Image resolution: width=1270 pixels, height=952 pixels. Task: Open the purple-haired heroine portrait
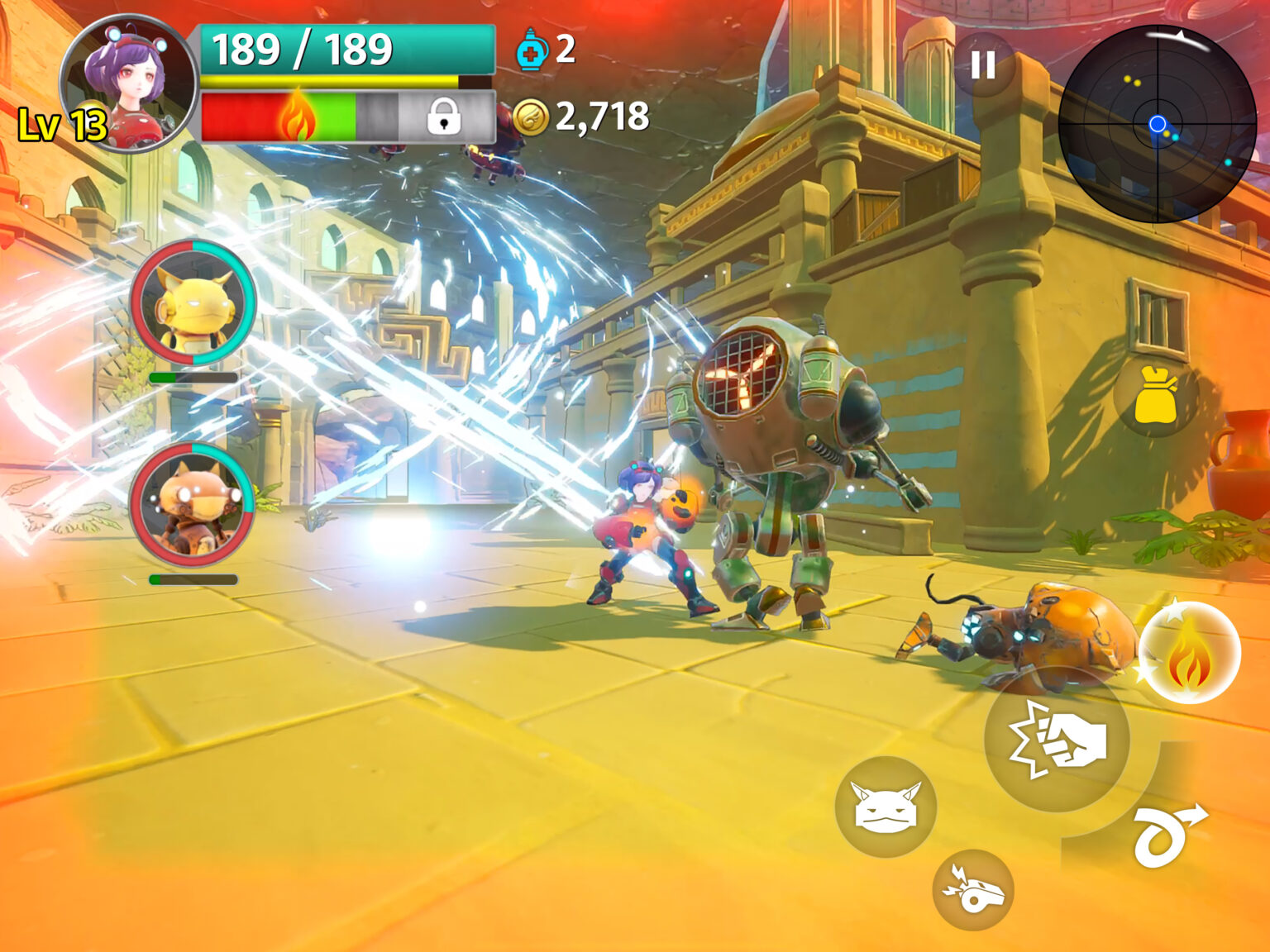(128, 83)
